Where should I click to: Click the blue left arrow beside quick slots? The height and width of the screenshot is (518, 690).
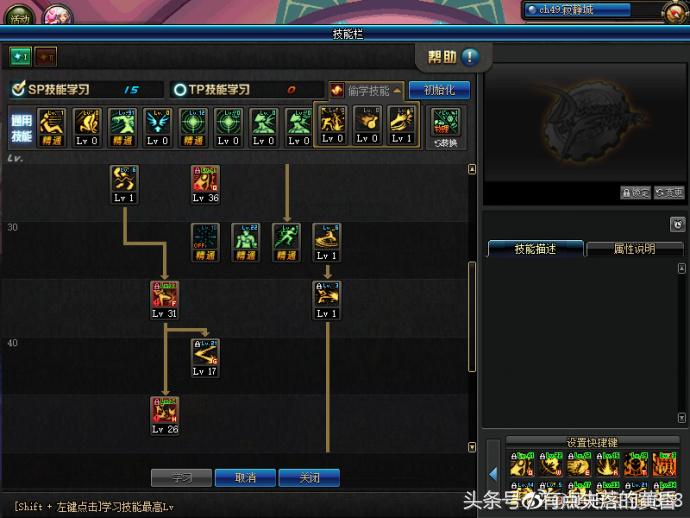[493, 473]
